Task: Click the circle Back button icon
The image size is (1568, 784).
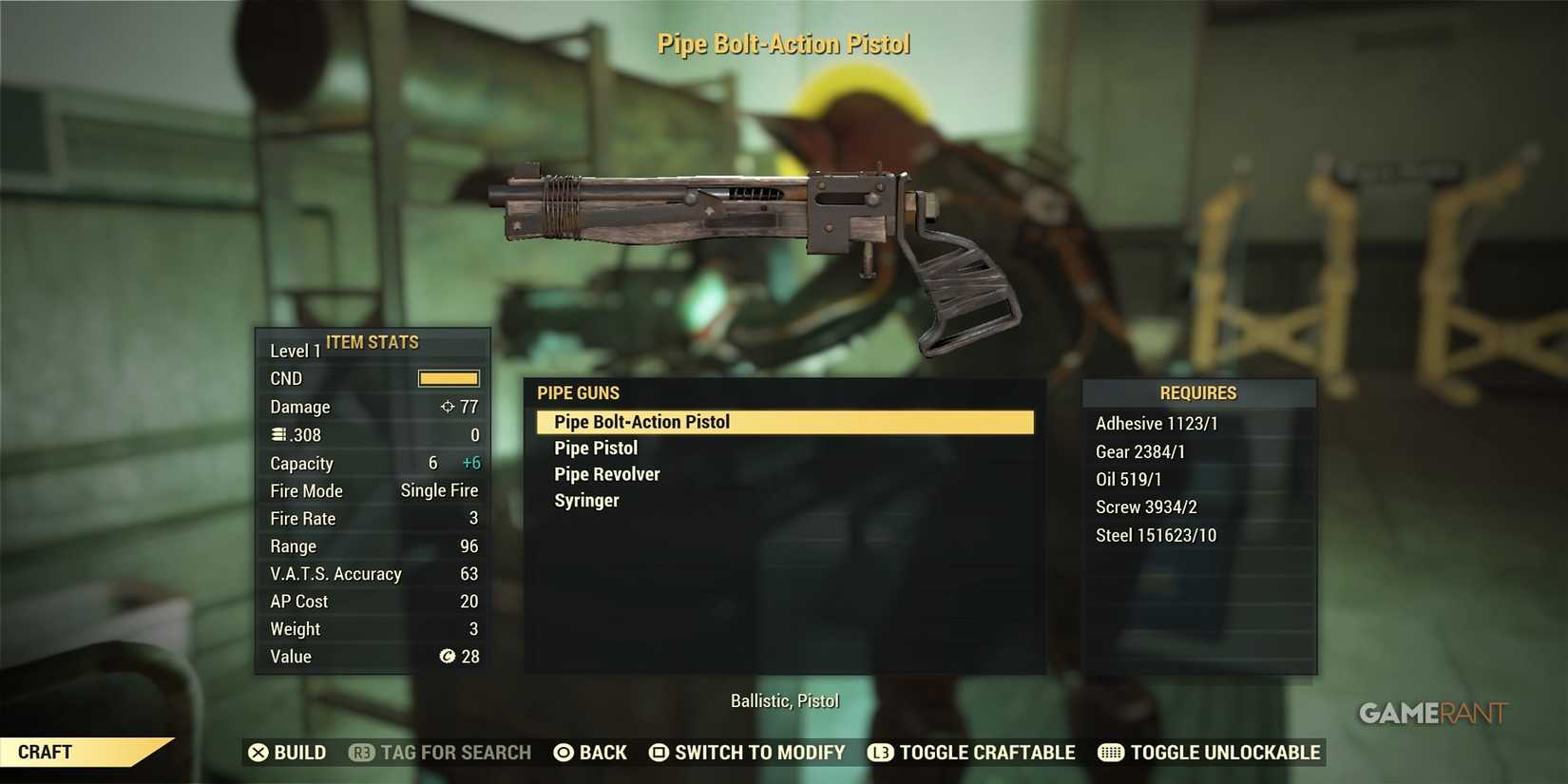Action: 565,753
